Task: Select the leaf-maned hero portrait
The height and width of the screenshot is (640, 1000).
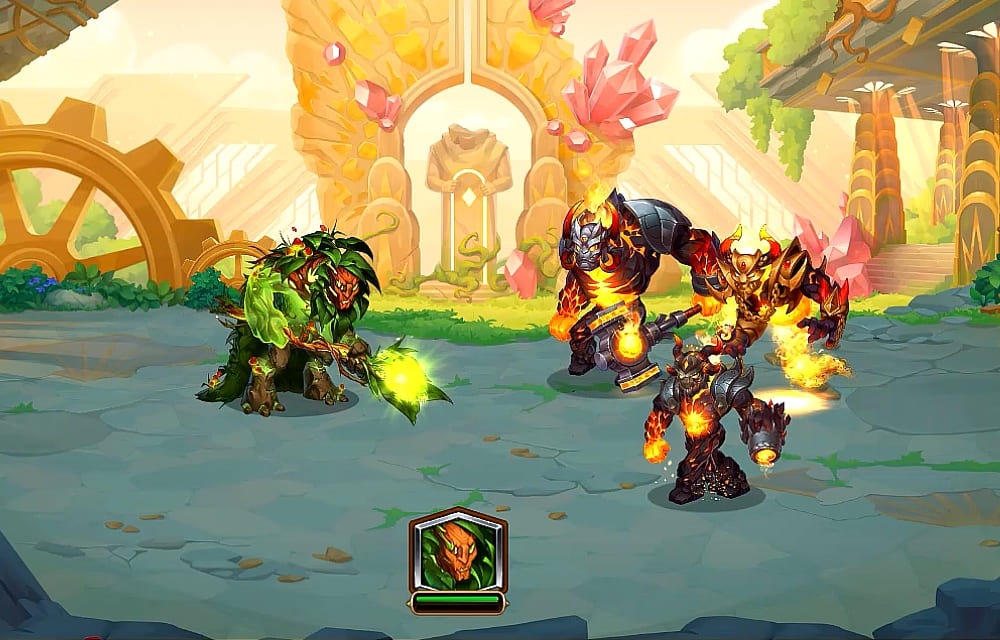Action: 457,553
